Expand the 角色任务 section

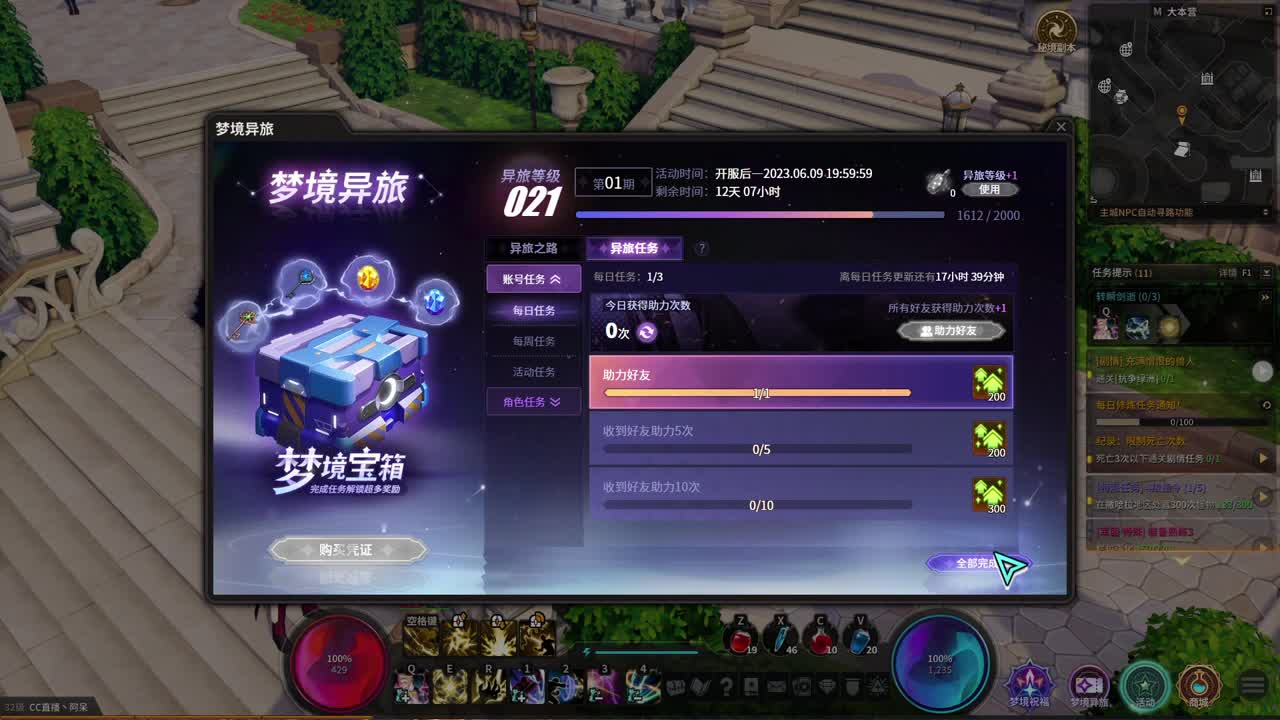[533, 403]
